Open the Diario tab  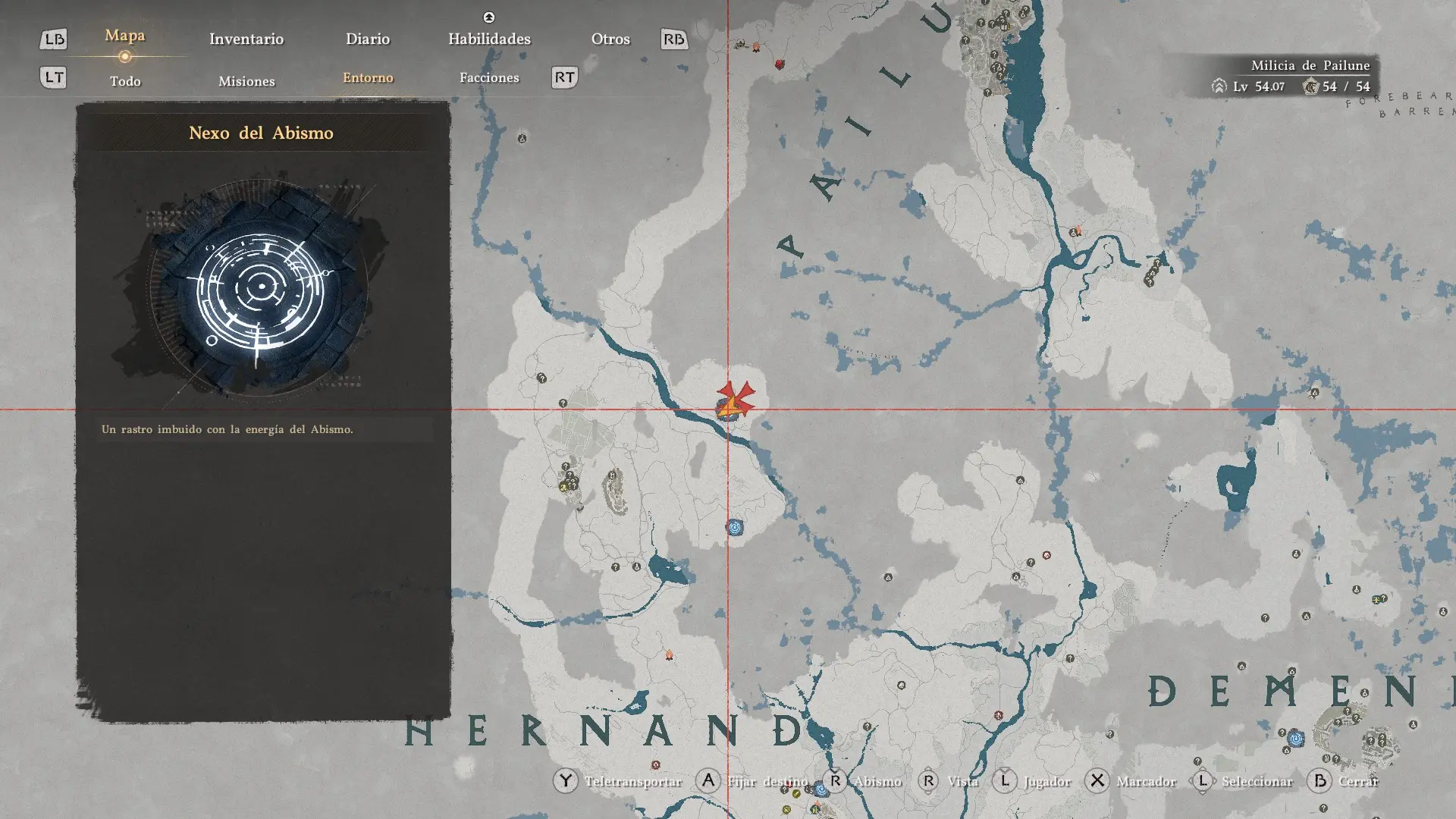(x=368, y=39)
